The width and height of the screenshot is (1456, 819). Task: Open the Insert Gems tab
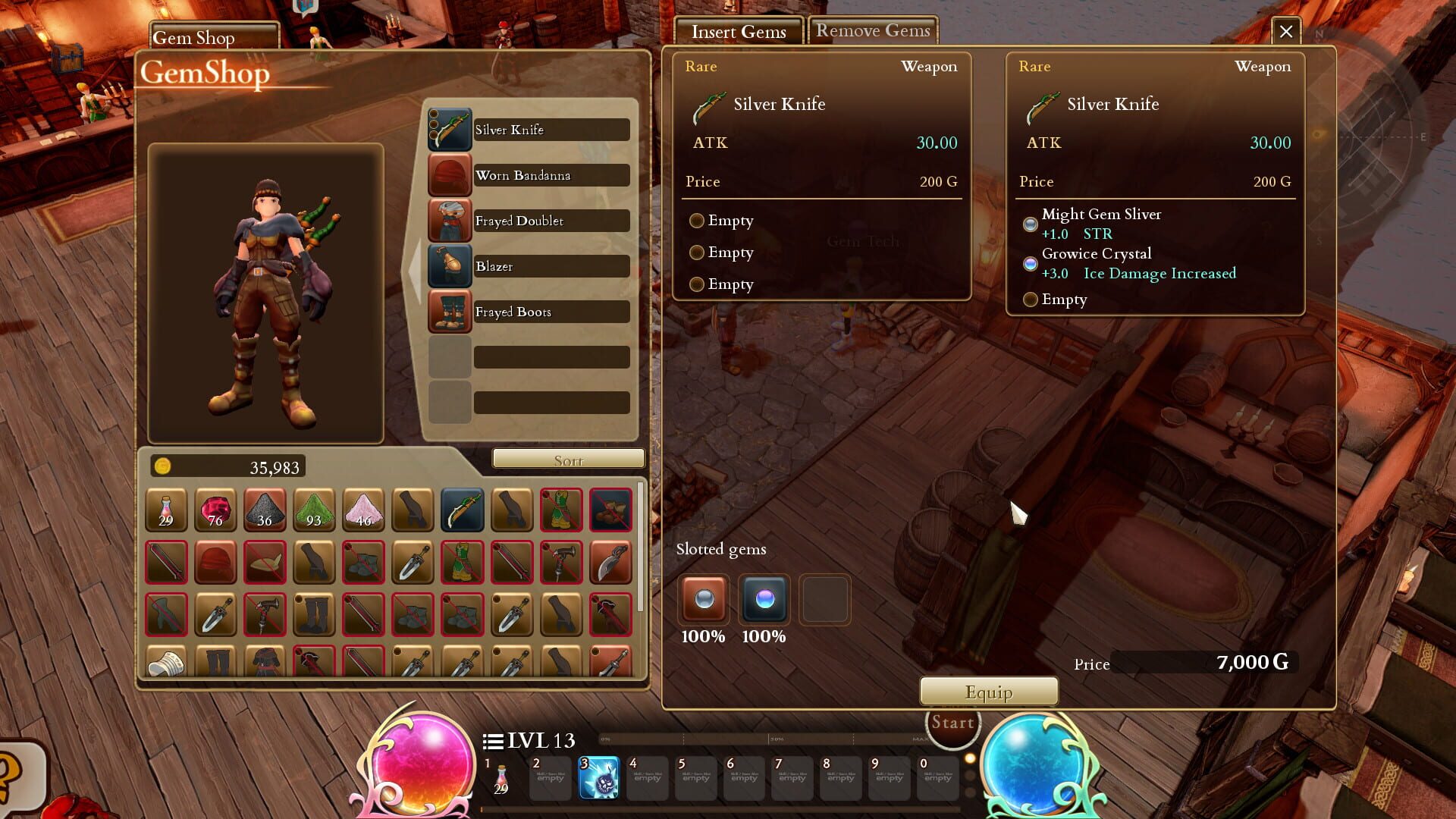(x=738, y=32)
